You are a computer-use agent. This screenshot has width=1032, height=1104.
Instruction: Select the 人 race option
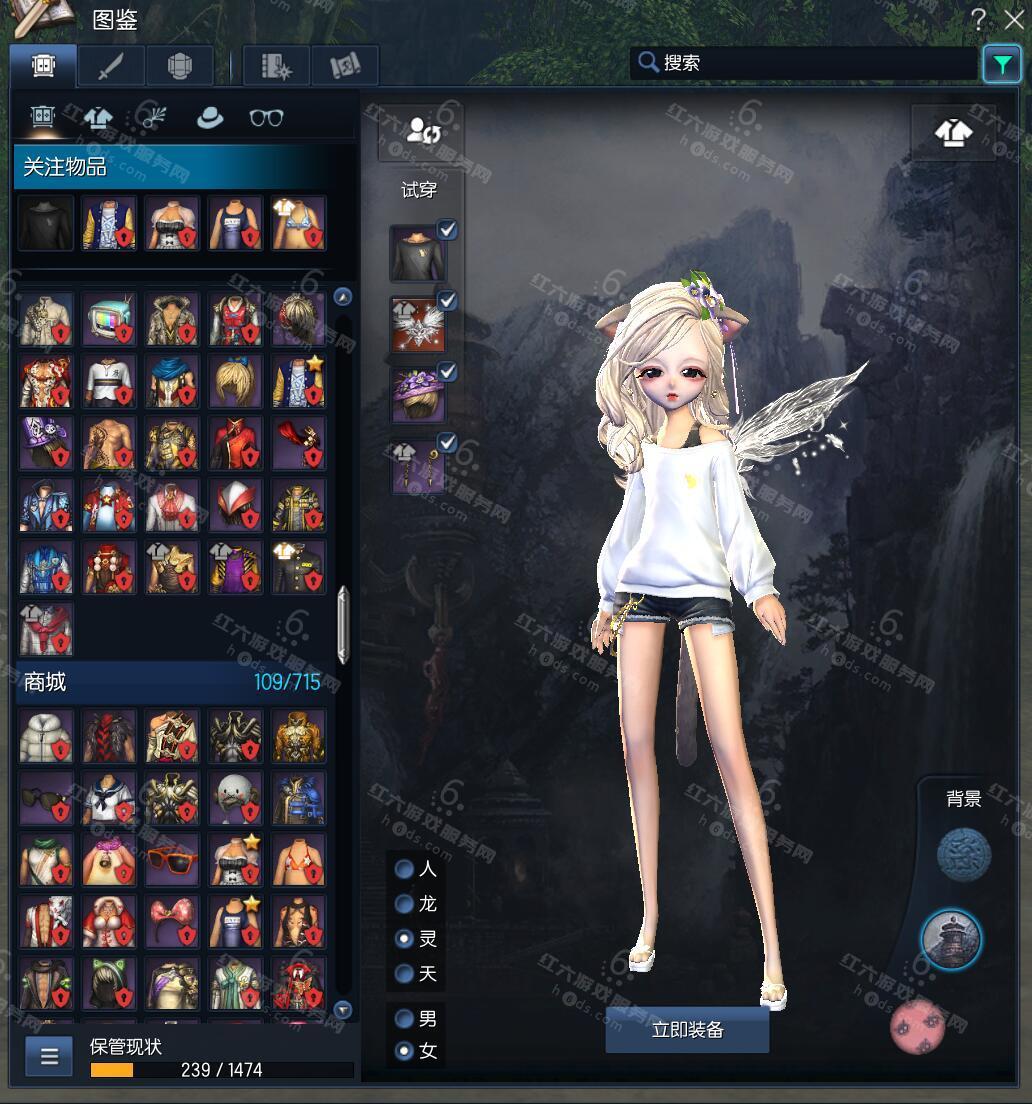pos(405,869)
